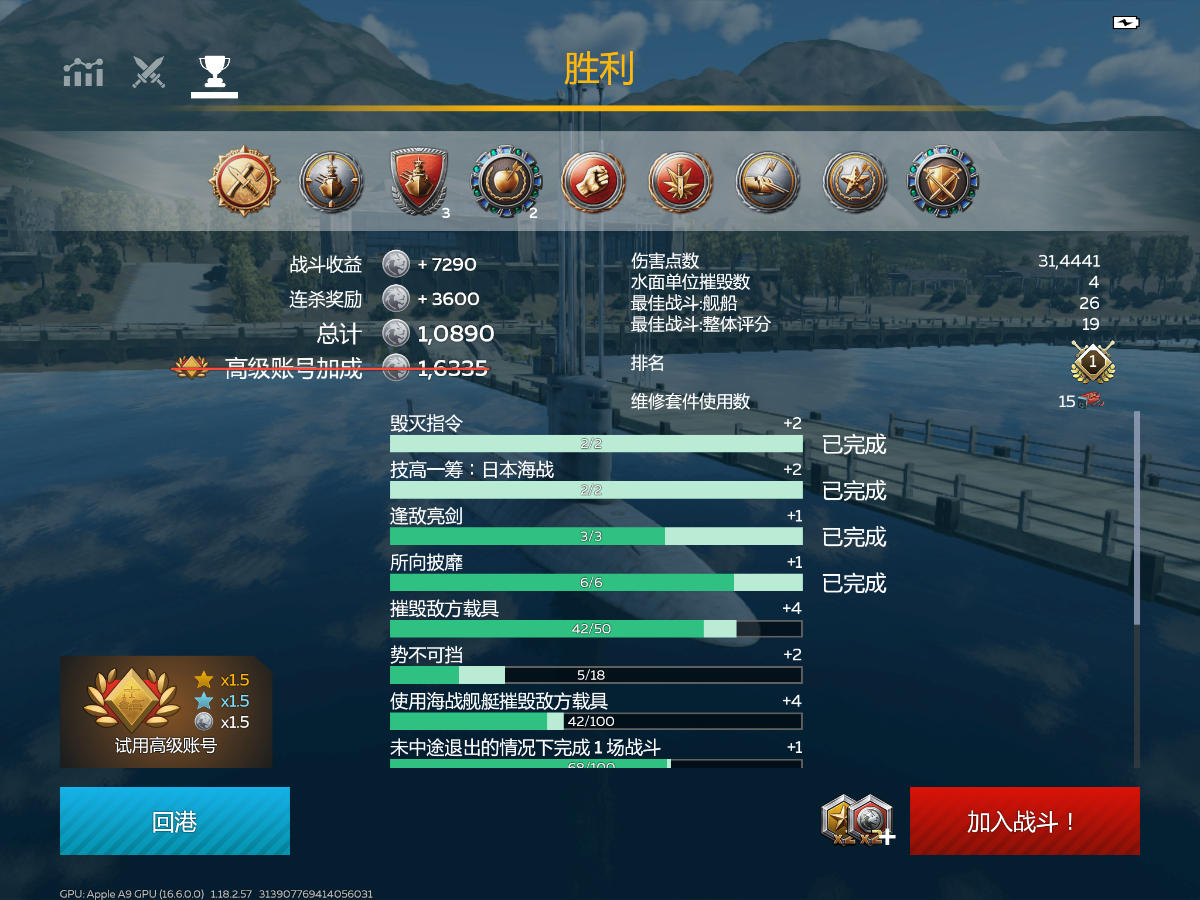Open the 试用高级账号 premium trial panel
Screen dimensions: 1200x900
tap(166, 711)
